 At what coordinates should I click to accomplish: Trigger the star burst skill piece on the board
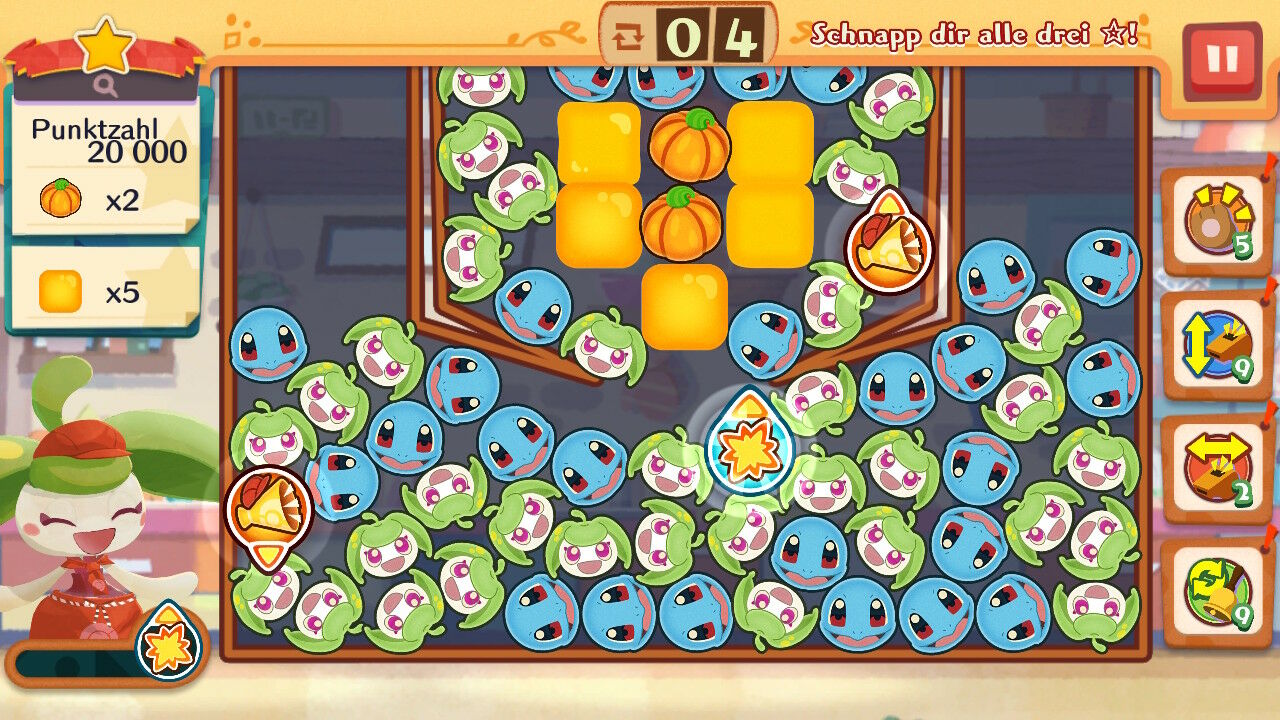coord(749,446)
